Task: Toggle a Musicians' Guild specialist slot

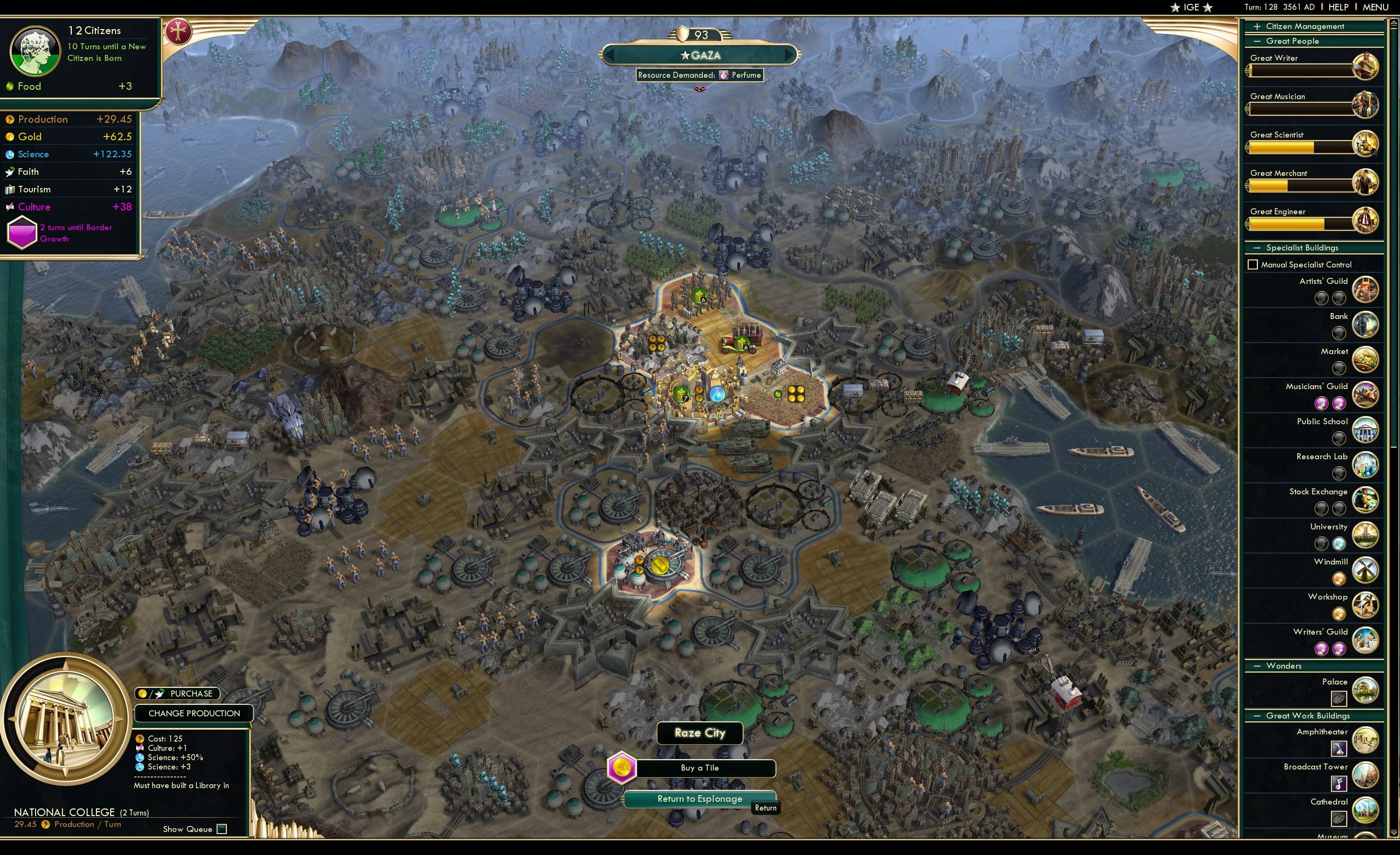Action: click(1322, 403)
